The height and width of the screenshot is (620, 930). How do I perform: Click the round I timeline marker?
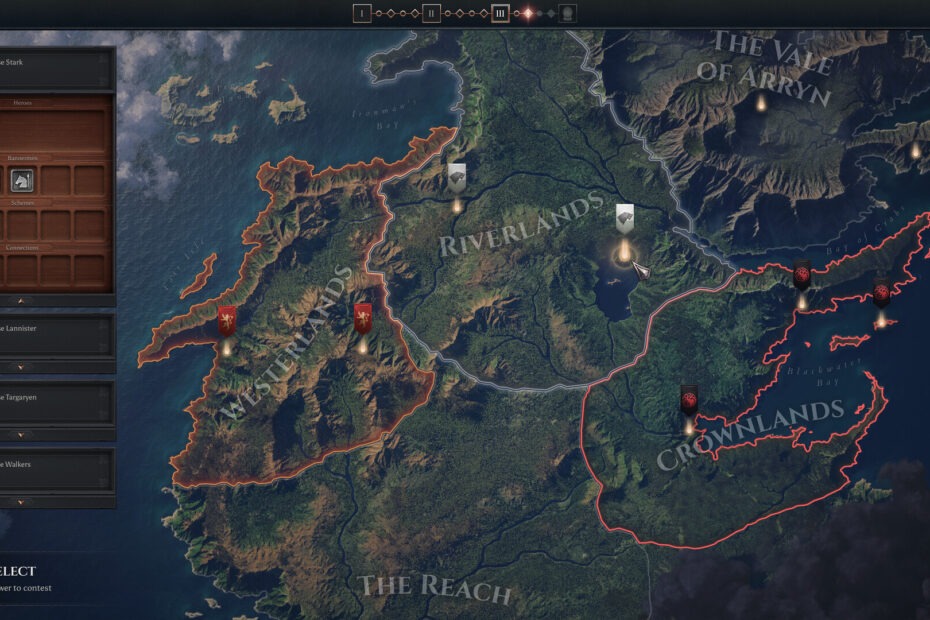[x=362, y=13]
